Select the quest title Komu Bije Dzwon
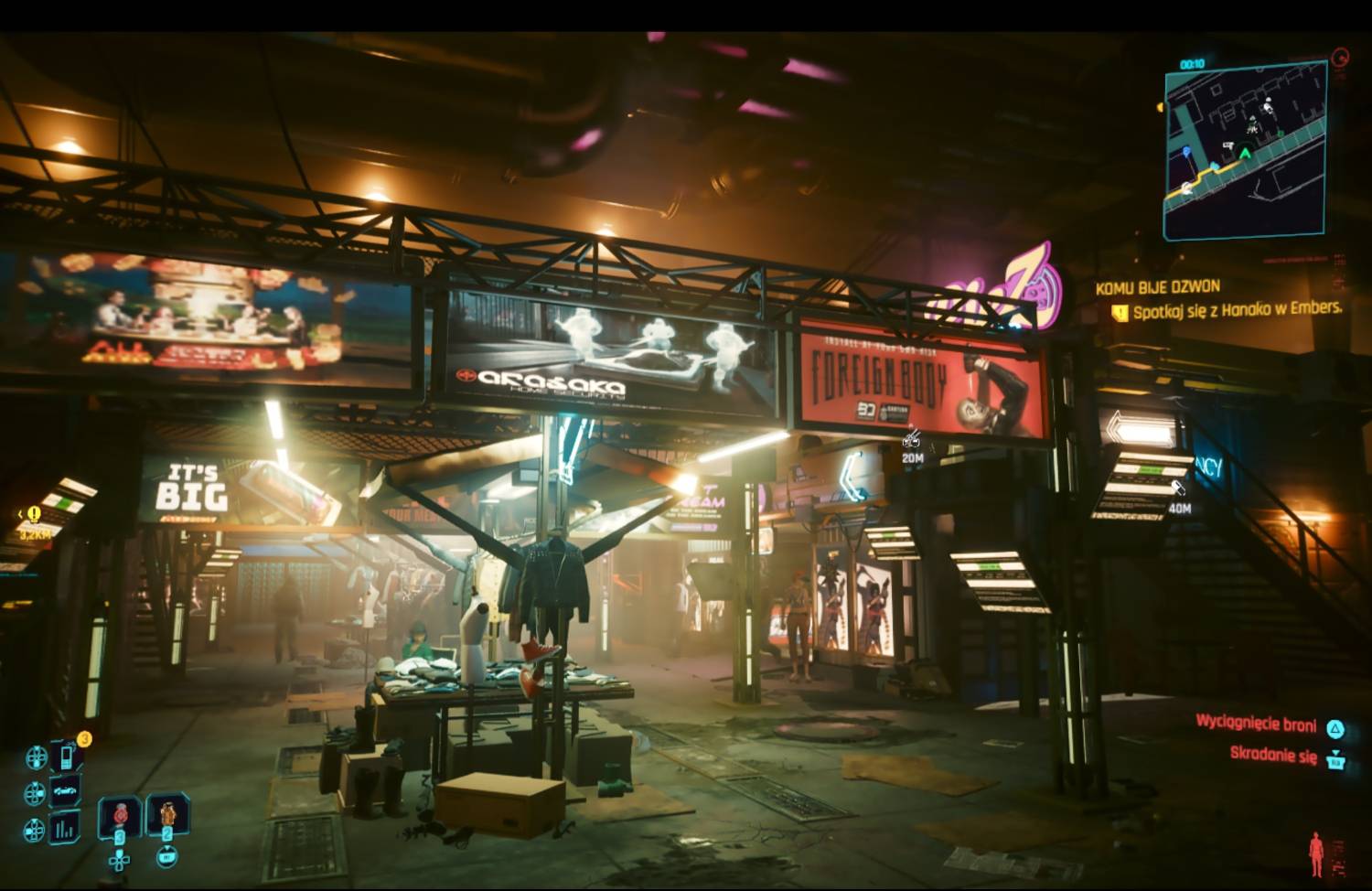 1157,287
